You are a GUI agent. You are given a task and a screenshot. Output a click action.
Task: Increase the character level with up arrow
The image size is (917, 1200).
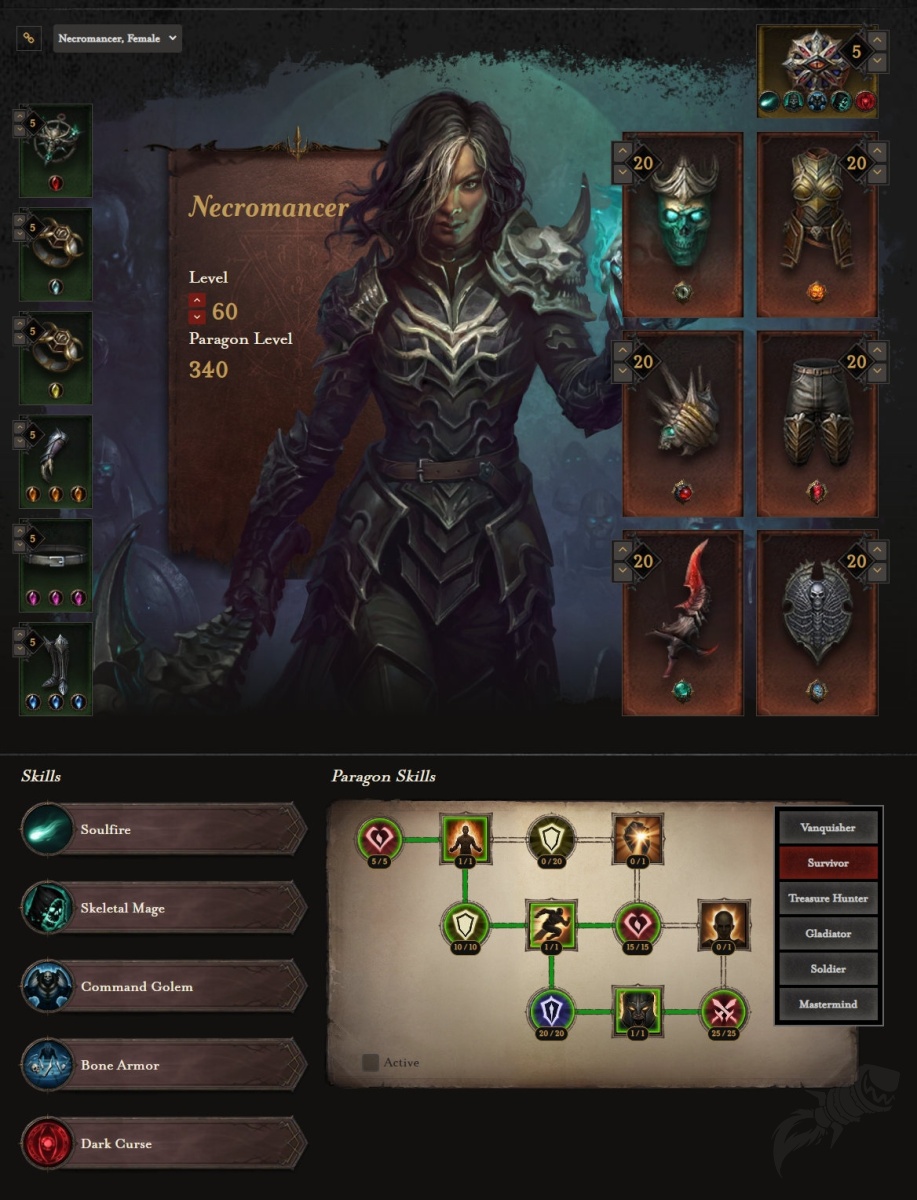(197, 300)
